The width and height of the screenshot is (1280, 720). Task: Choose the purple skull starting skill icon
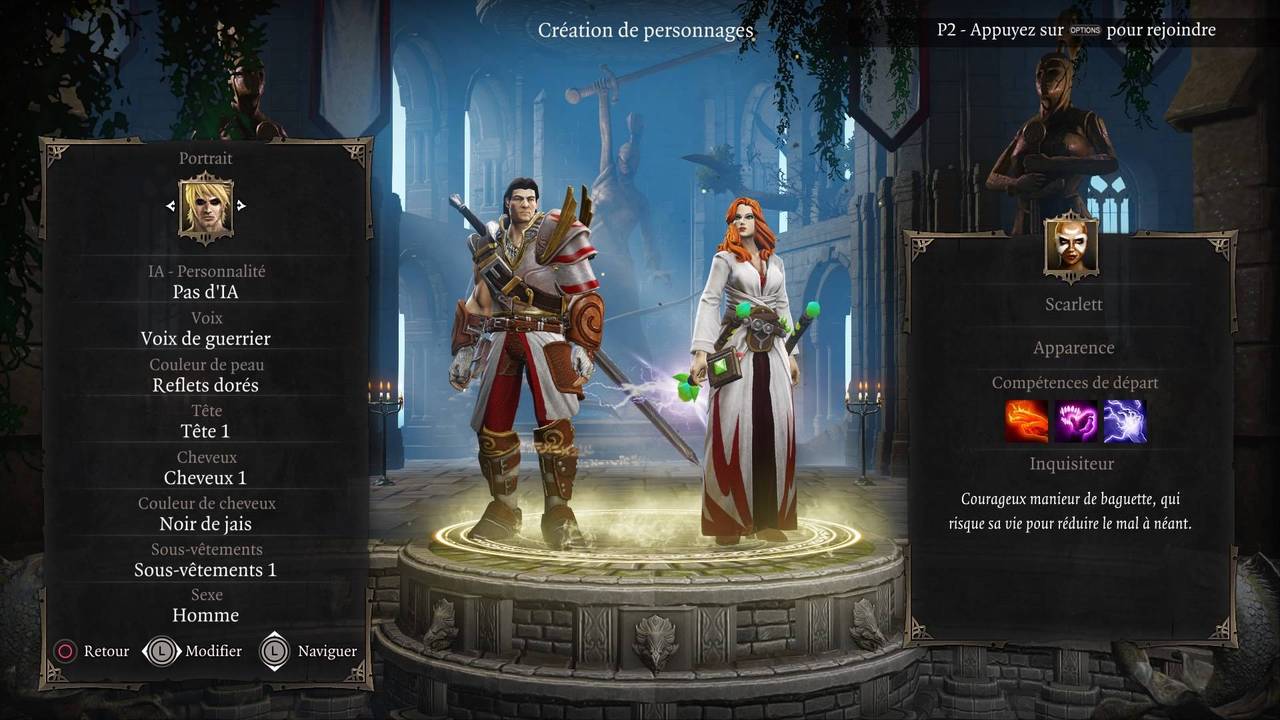(x=1075, y=421)
